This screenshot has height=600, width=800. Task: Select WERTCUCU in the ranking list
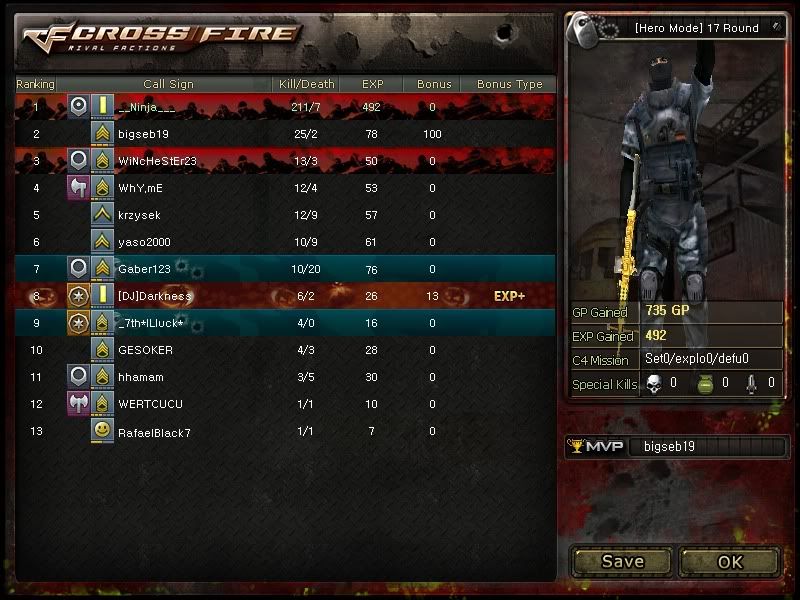(x=285, y=404)
